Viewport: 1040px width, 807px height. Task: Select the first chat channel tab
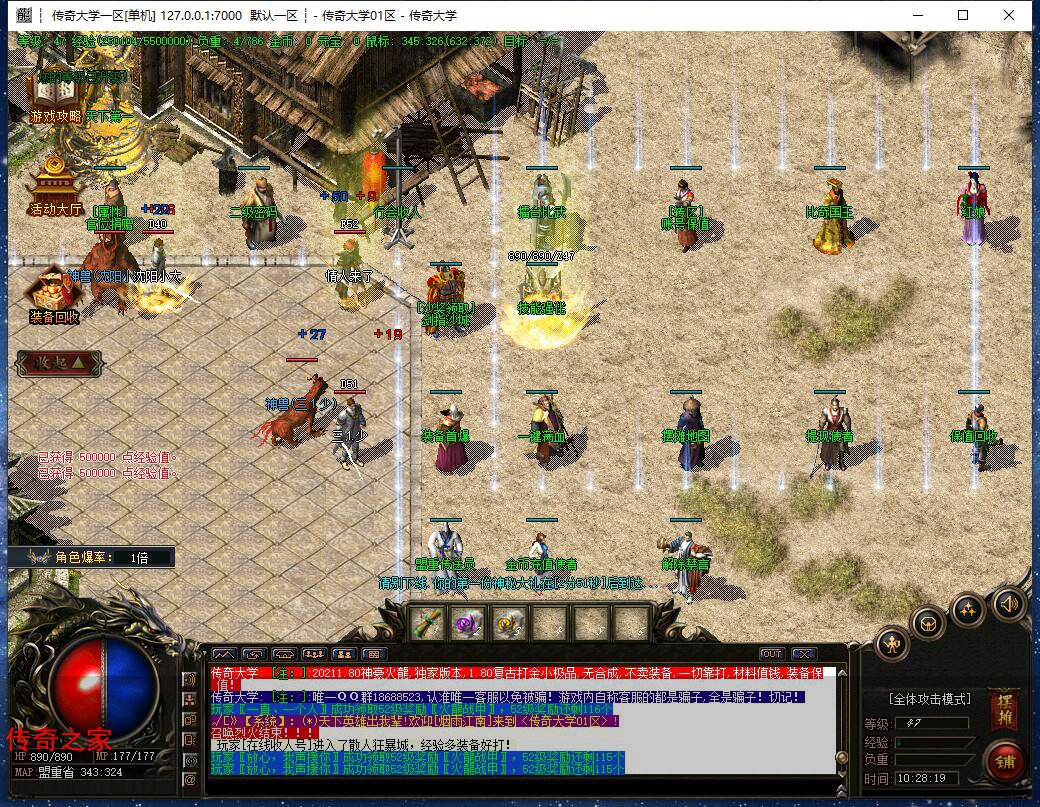point(222,655)
